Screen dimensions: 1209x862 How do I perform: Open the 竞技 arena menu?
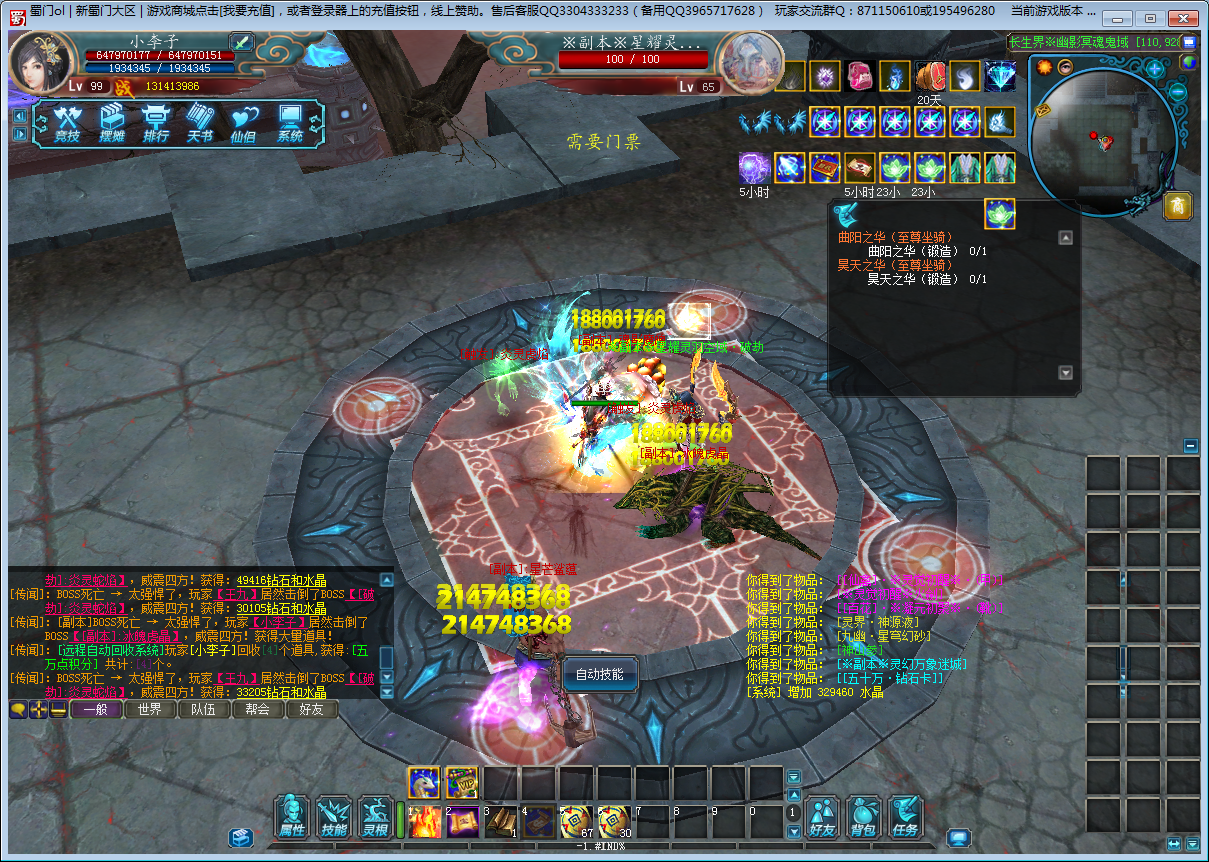click(x=67, y=124)
